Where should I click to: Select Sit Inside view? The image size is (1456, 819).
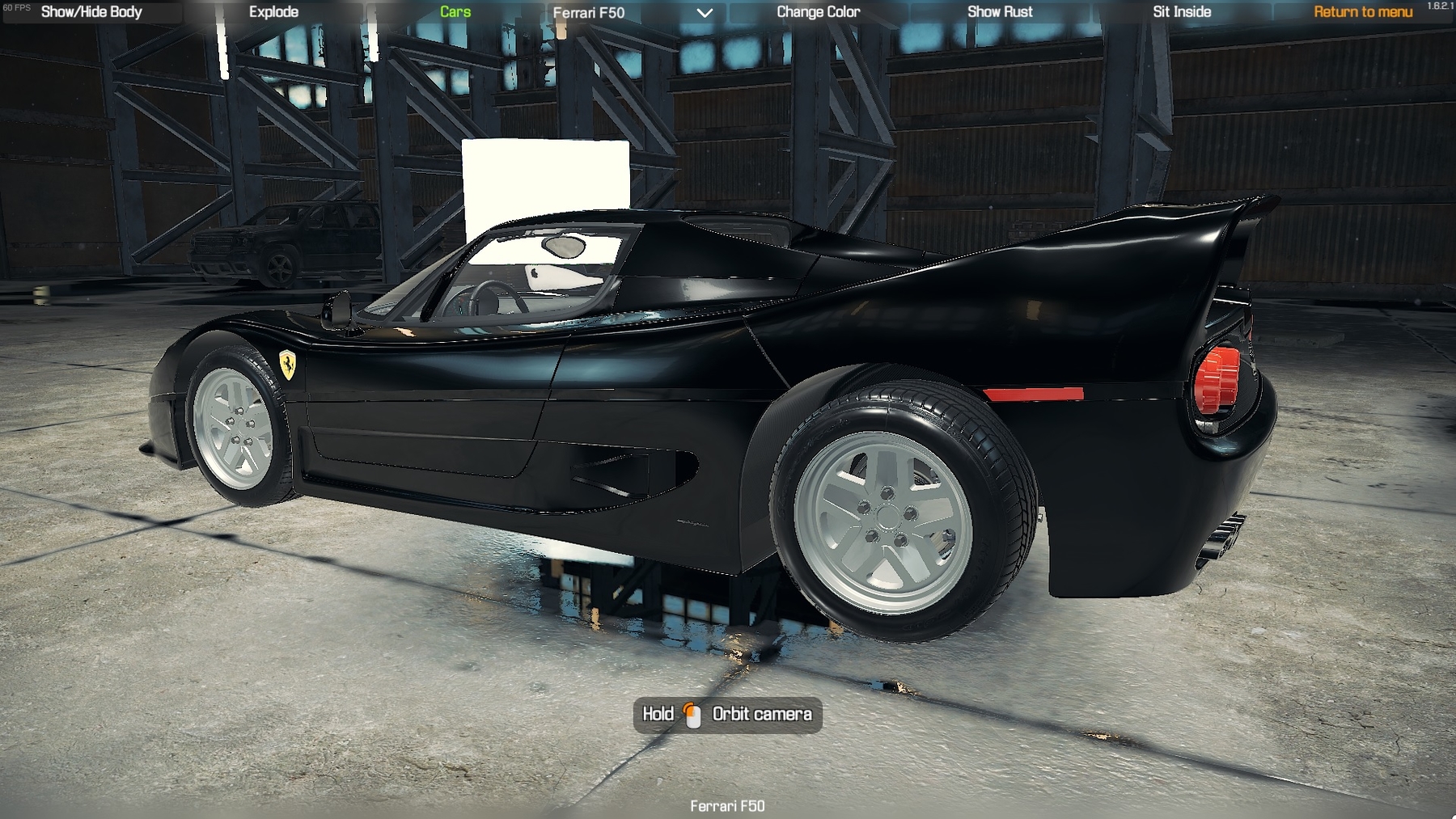[1182, 12]
